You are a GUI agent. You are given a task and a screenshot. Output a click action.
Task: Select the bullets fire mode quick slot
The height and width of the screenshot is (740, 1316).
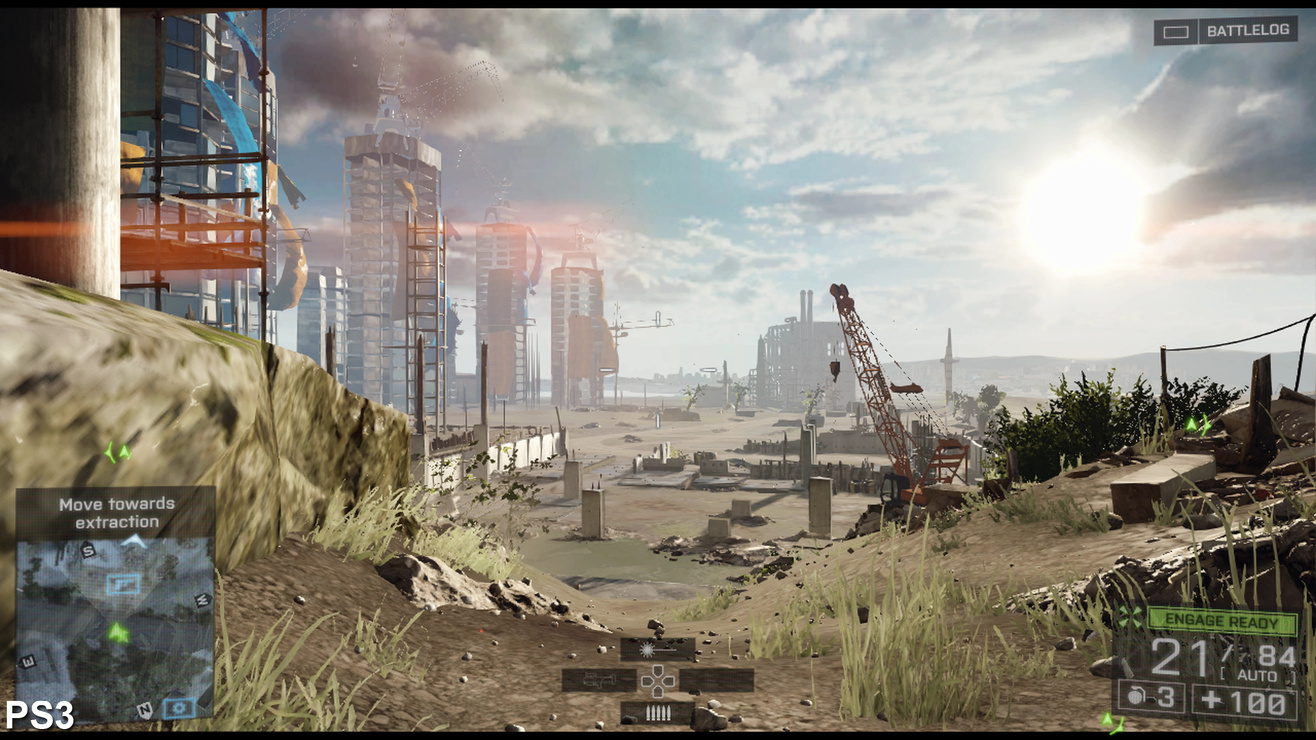point(657,712)
